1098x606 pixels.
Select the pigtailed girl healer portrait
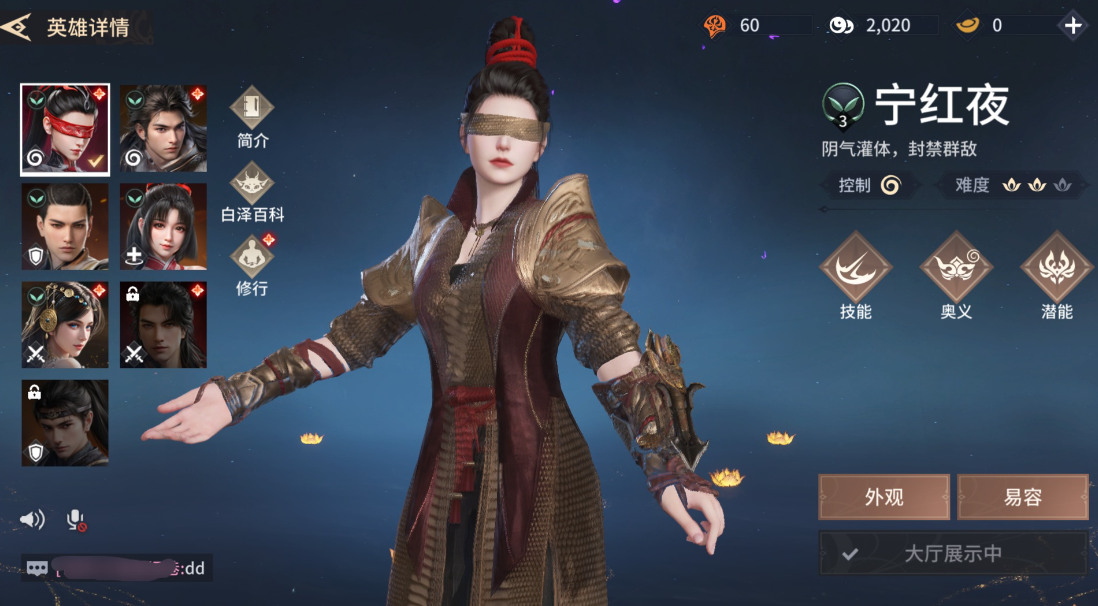point(164,226)
